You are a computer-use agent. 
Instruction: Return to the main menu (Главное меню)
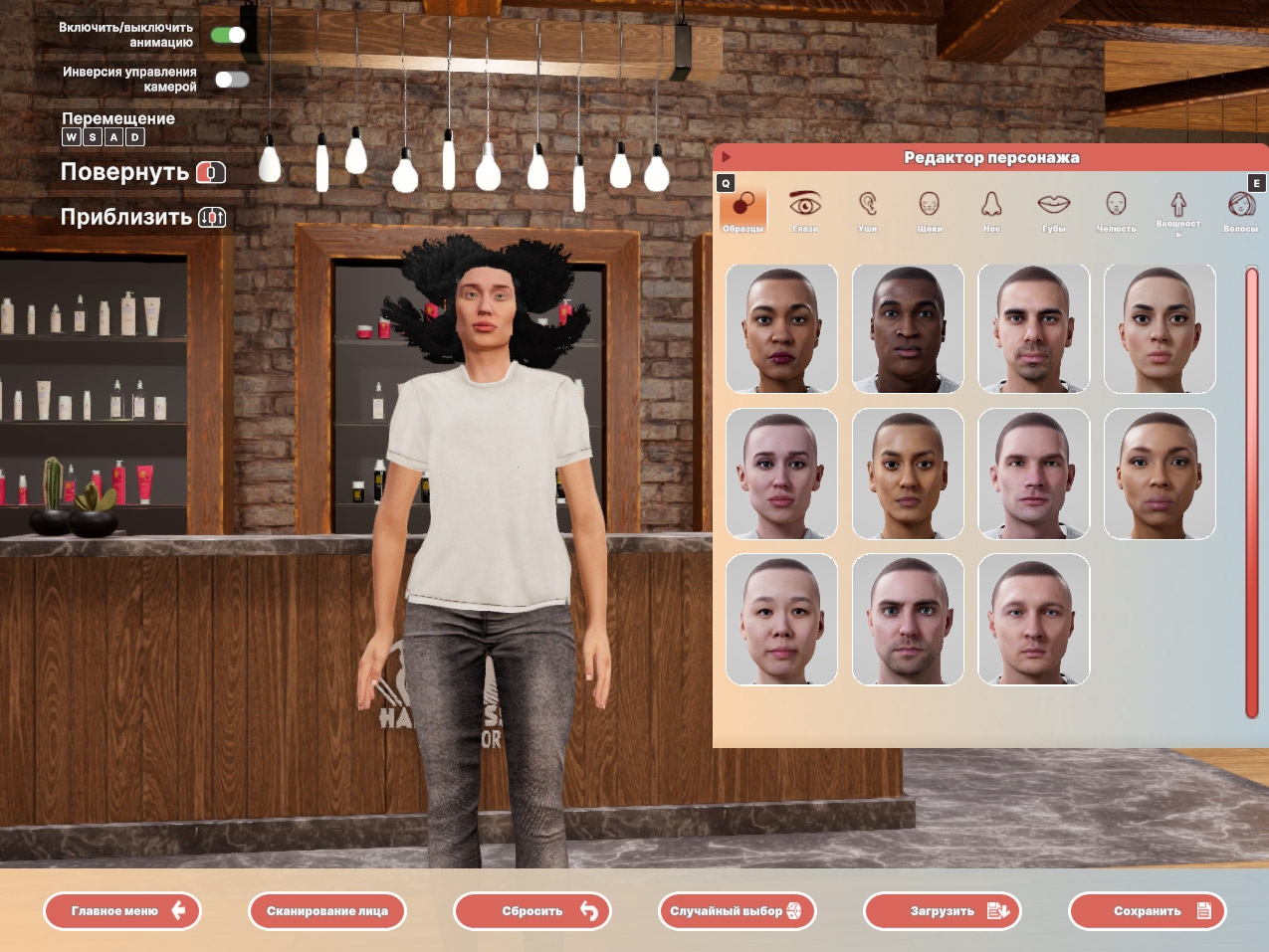[x=121, y=911]
